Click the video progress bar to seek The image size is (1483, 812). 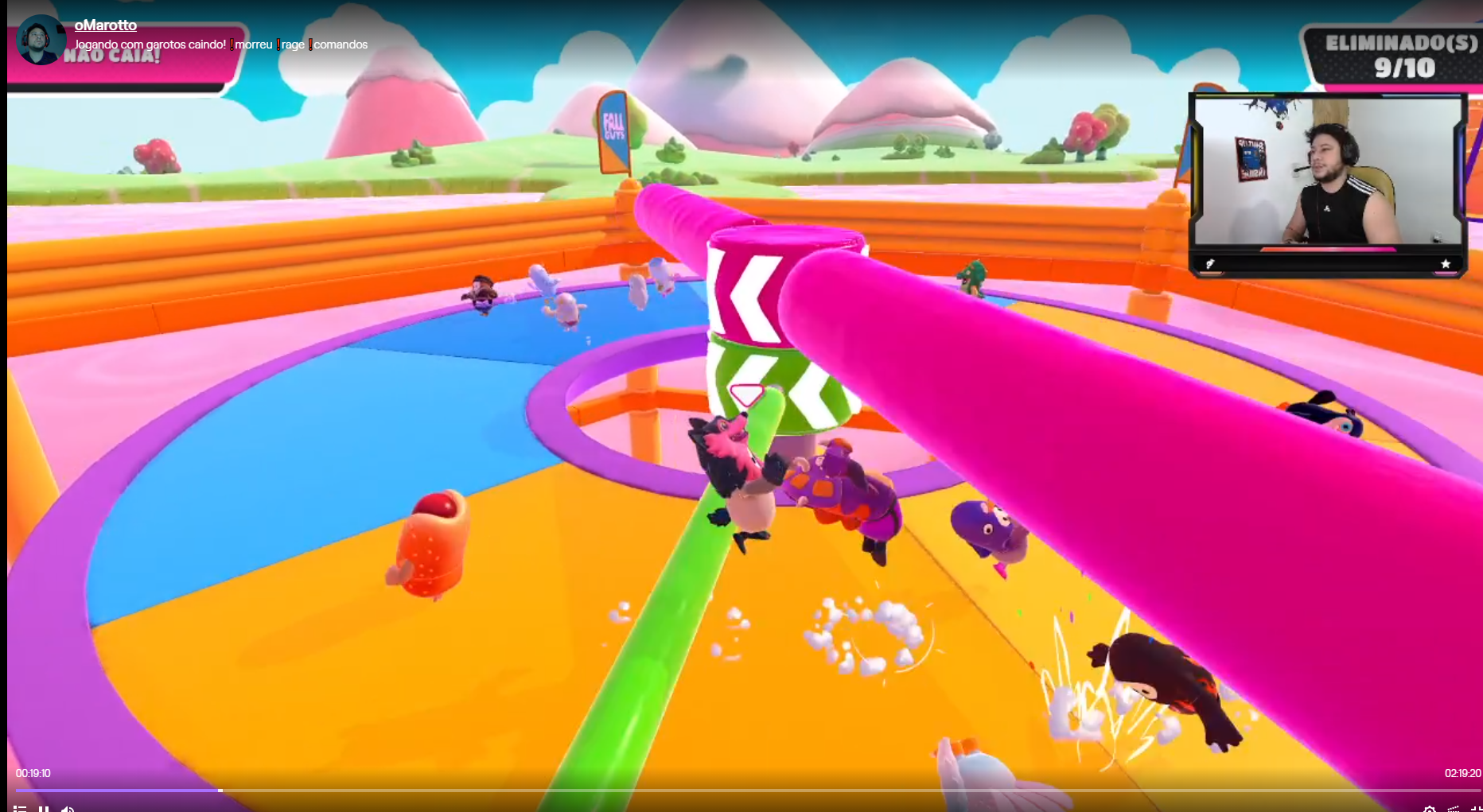[740, 790]
